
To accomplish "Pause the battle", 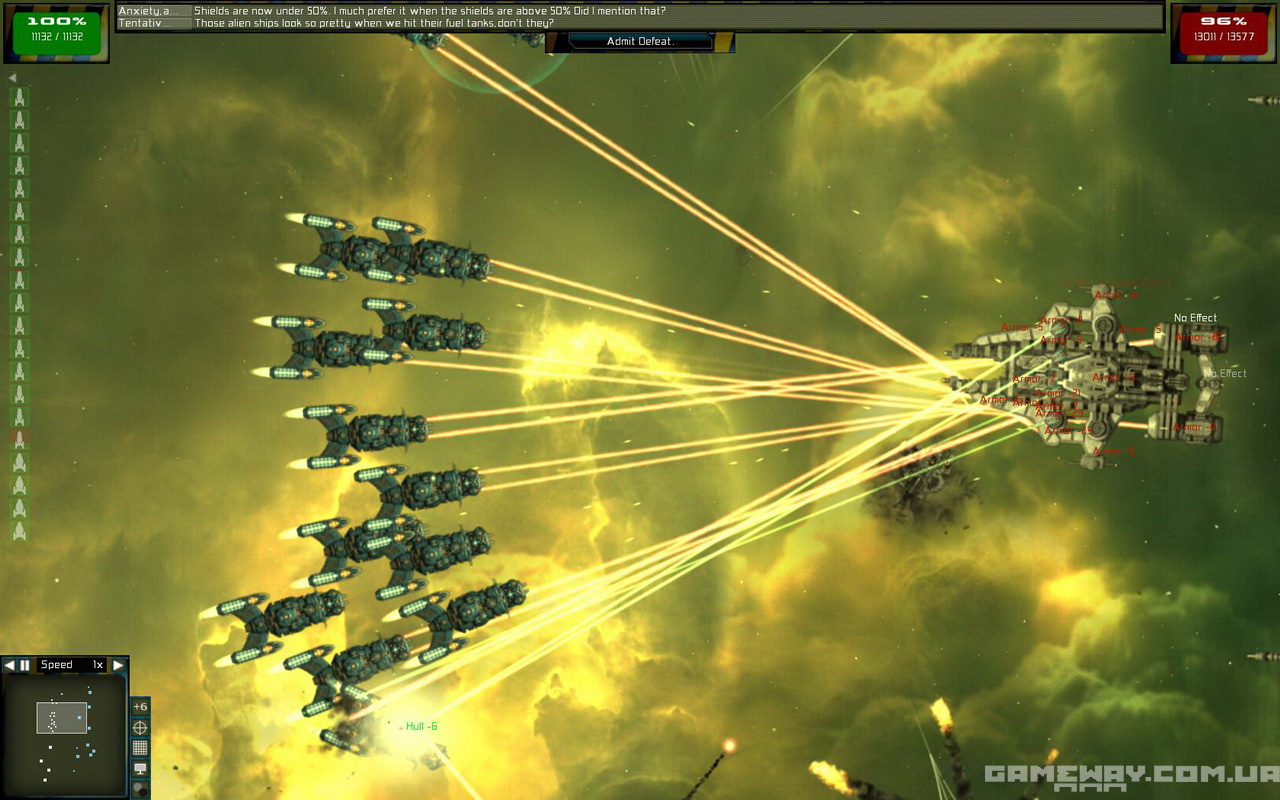I will coord(25,665).
